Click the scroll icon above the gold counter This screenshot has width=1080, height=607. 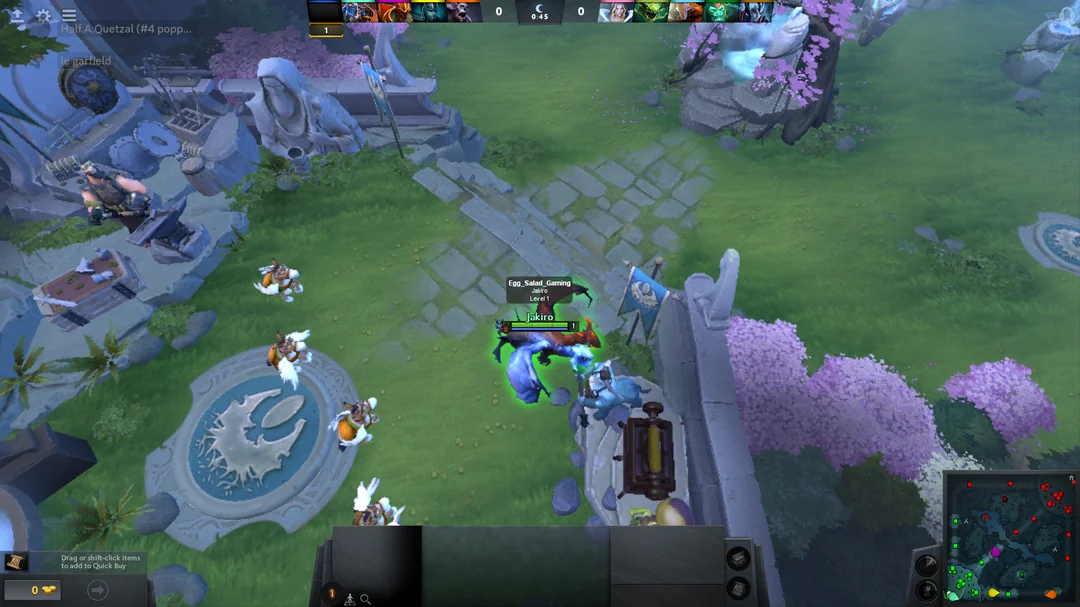coord(15,562)
